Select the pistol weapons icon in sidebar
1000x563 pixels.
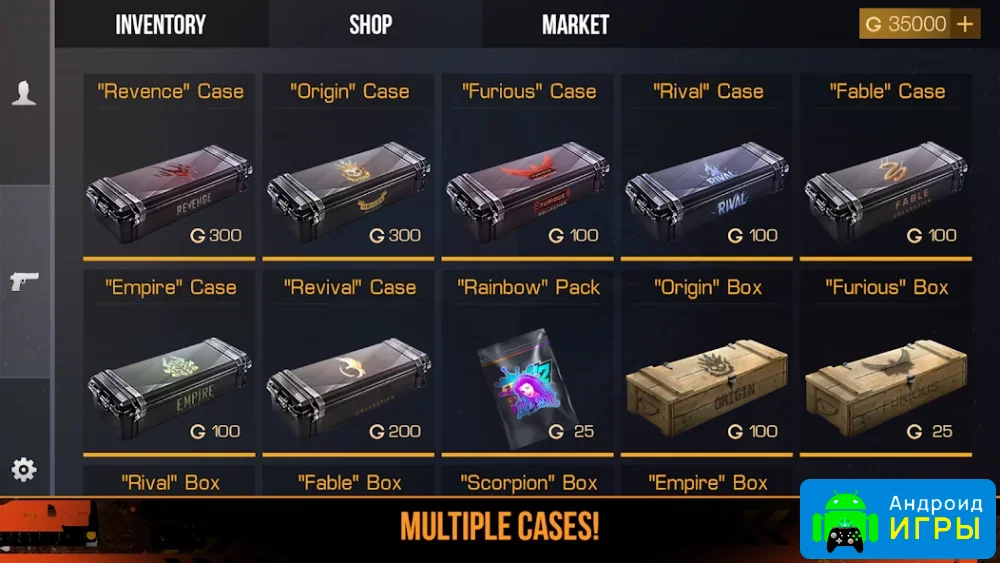tap(24, 282)
